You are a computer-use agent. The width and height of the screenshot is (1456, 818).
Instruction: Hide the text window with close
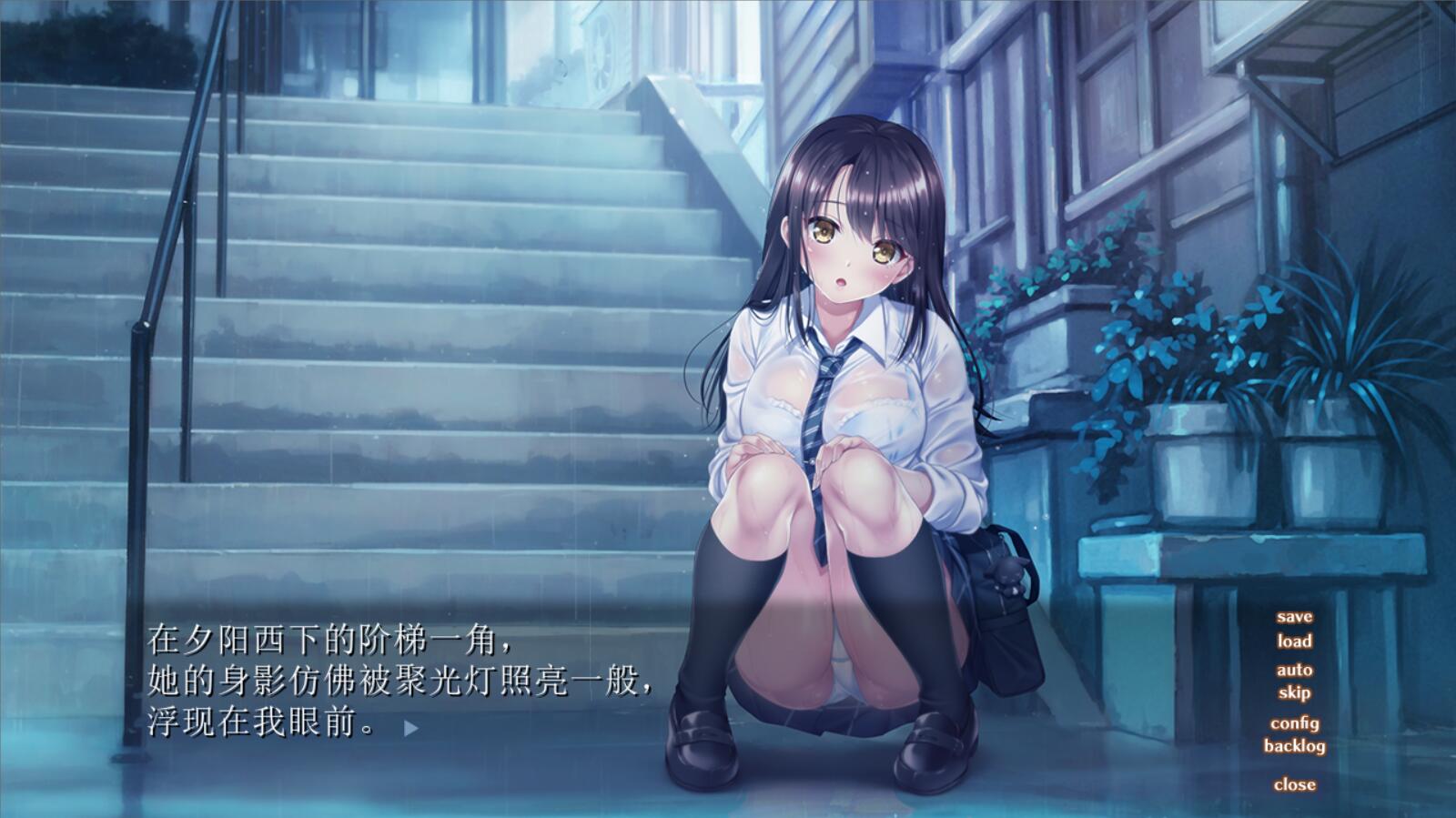pyautogui.click(x=1294, y=784)
